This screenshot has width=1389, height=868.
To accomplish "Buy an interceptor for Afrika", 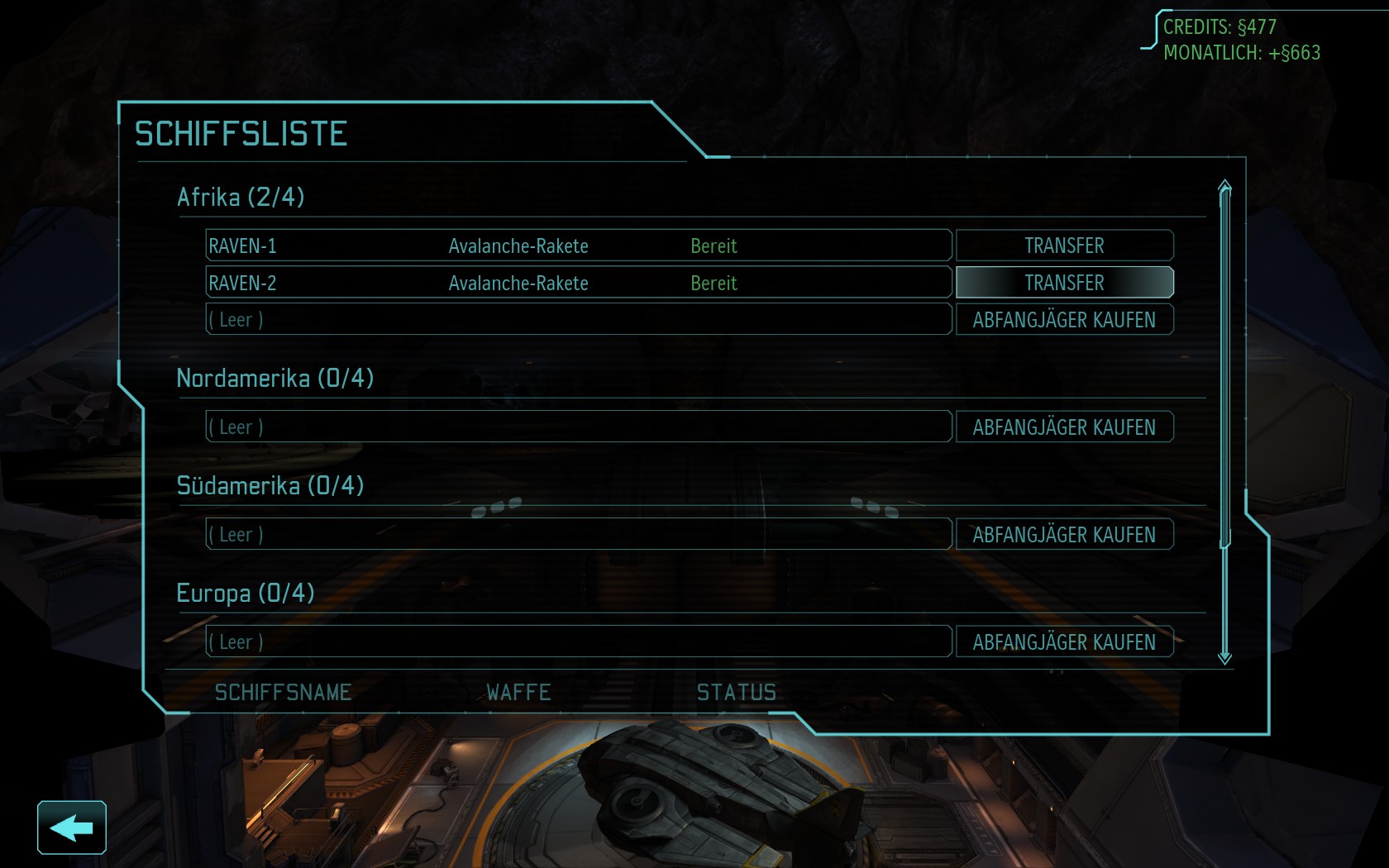I will [1064, 320].
